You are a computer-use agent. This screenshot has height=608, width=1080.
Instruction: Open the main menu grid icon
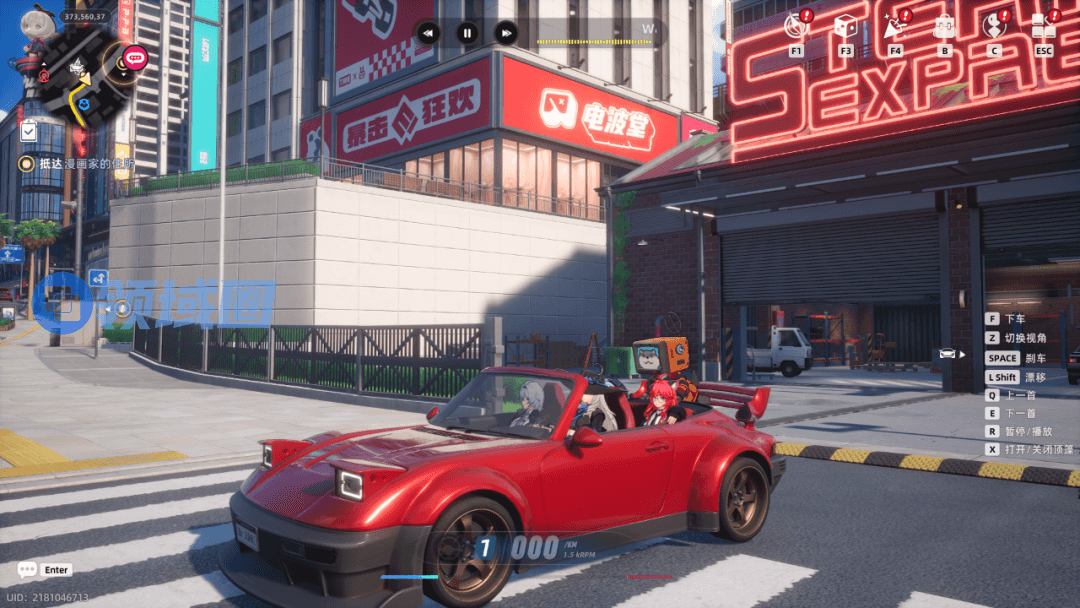[x=1043, y=26]
